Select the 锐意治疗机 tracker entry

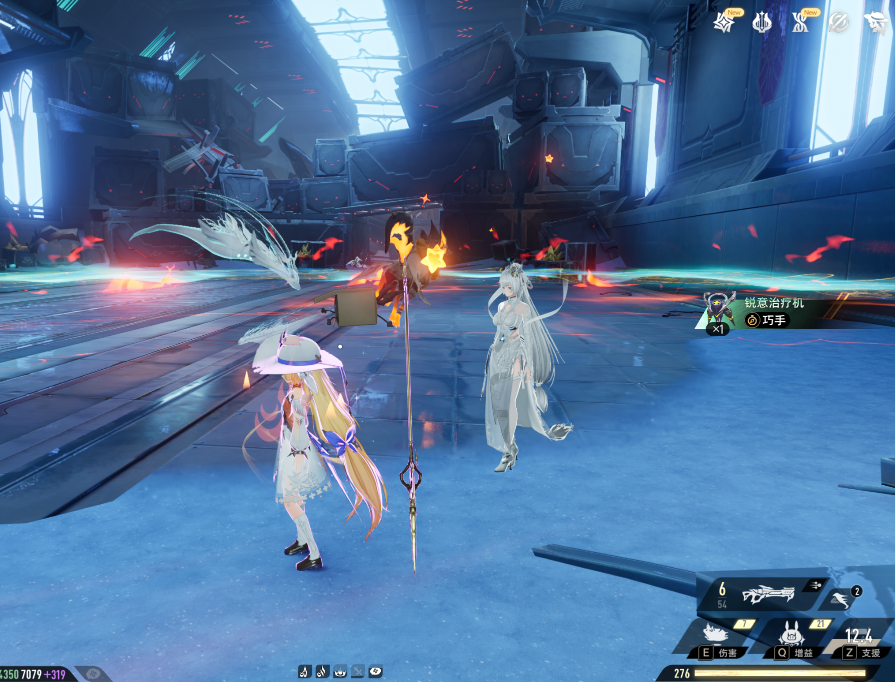click(x=780, y=311)
